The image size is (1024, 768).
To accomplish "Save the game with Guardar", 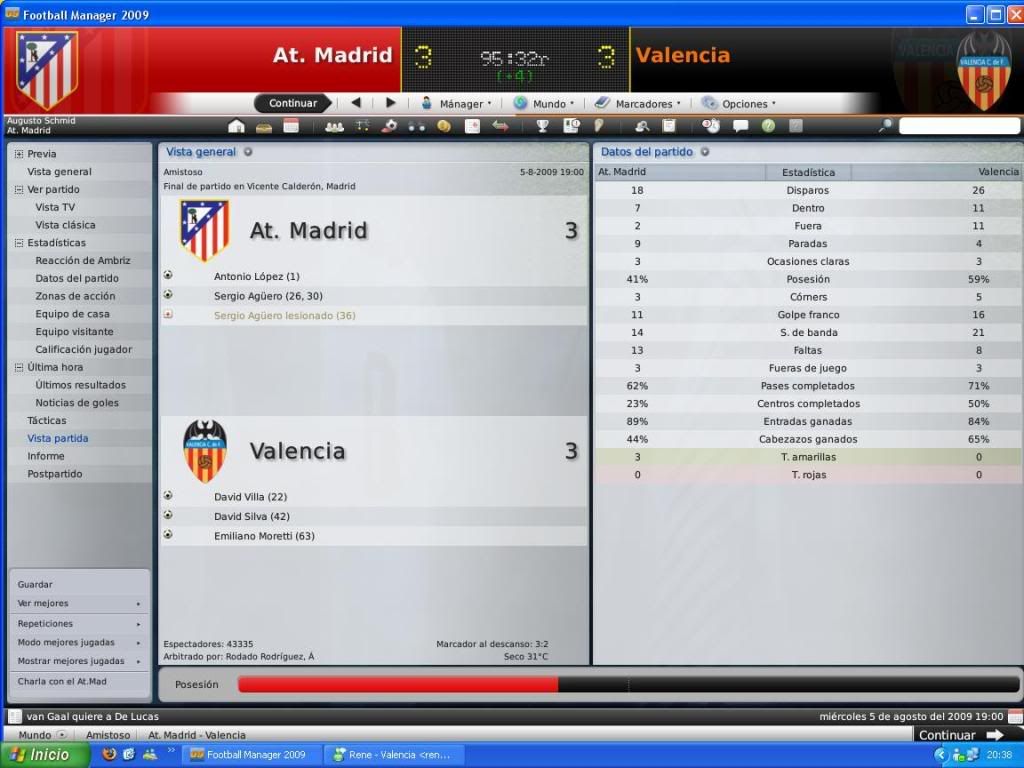I will (35, 584).
